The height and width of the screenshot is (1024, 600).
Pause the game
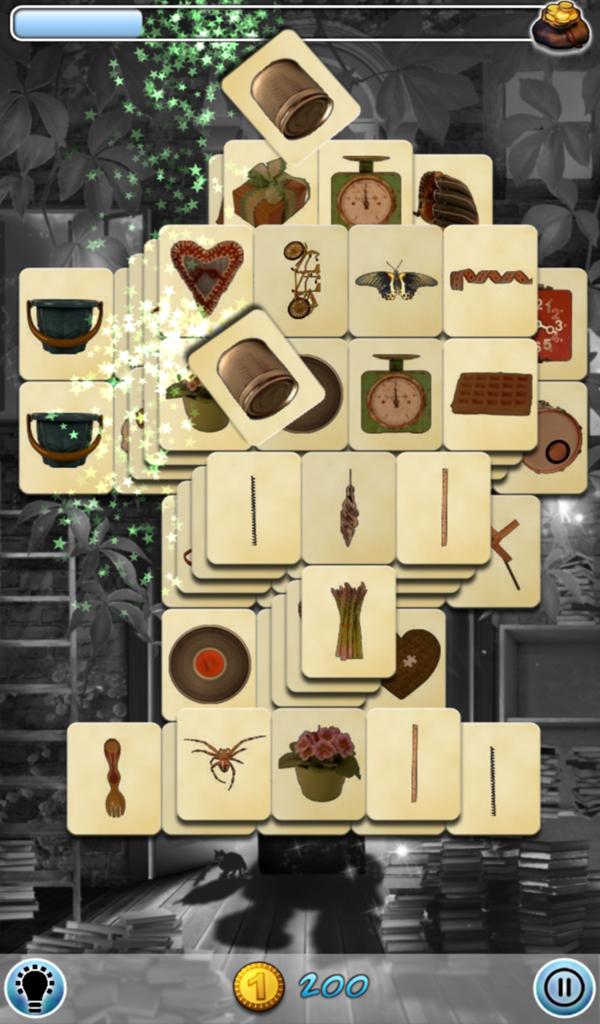(x=564, y=987)
